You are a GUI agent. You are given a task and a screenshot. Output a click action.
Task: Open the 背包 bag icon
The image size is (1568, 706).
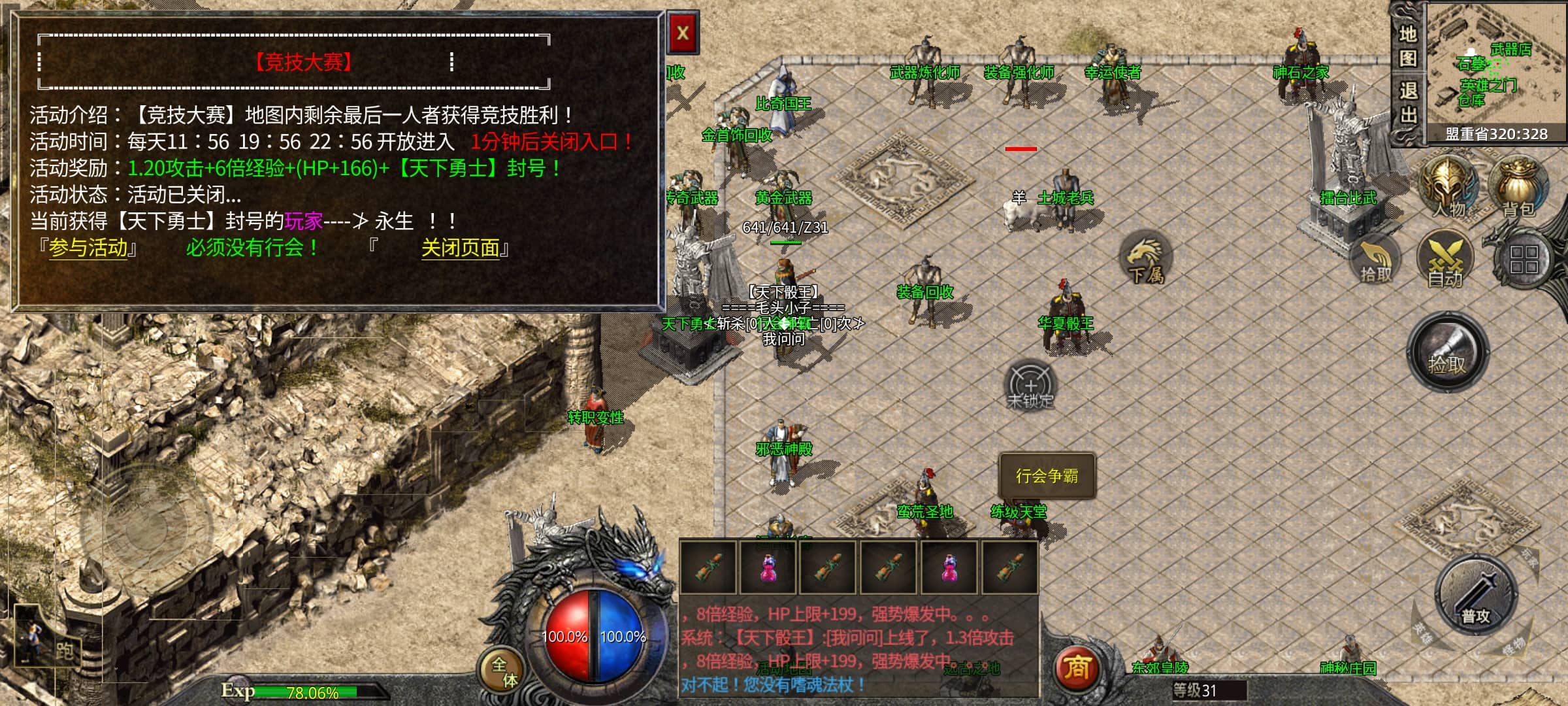[x=1518, y=186]
